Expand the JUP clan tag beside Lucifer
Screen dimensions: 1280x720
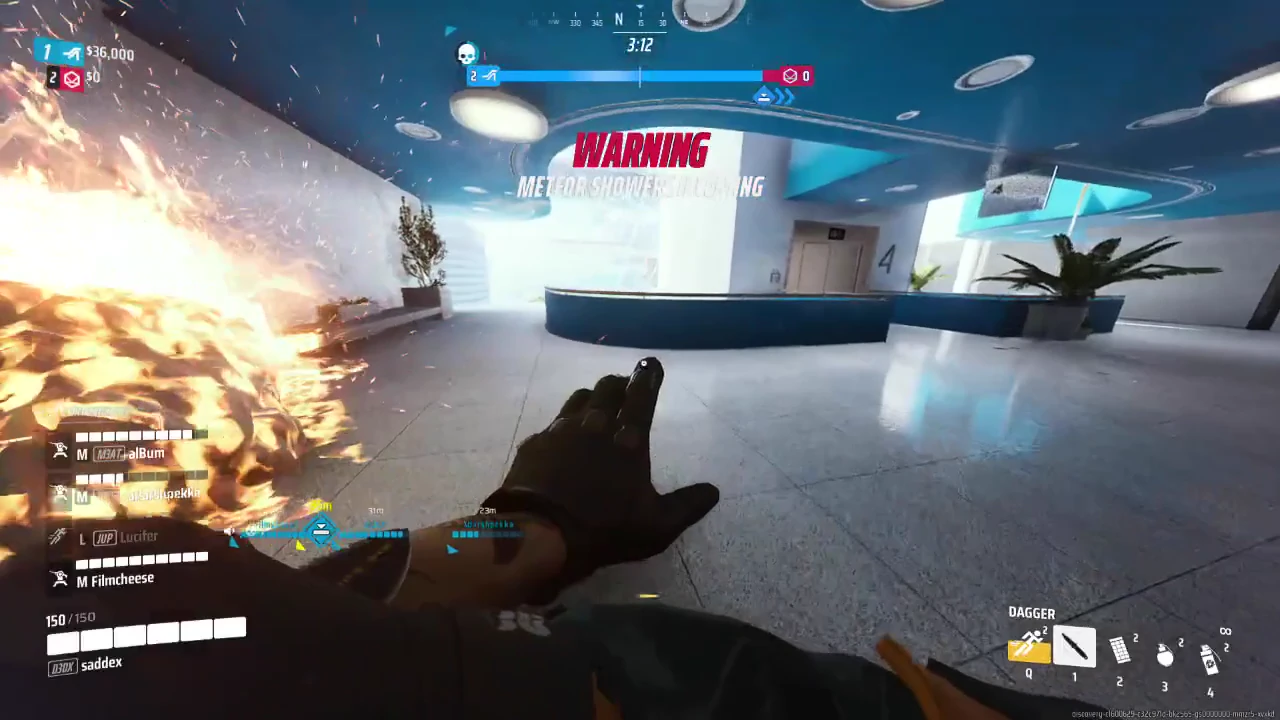click(x=104, y=537)
